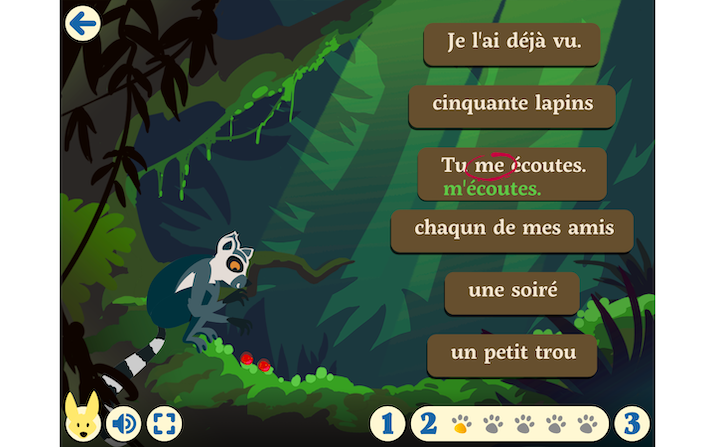Choose the "cinquante lapins" phrase
This screenshot has width=715, height=447.
point(511,104)
